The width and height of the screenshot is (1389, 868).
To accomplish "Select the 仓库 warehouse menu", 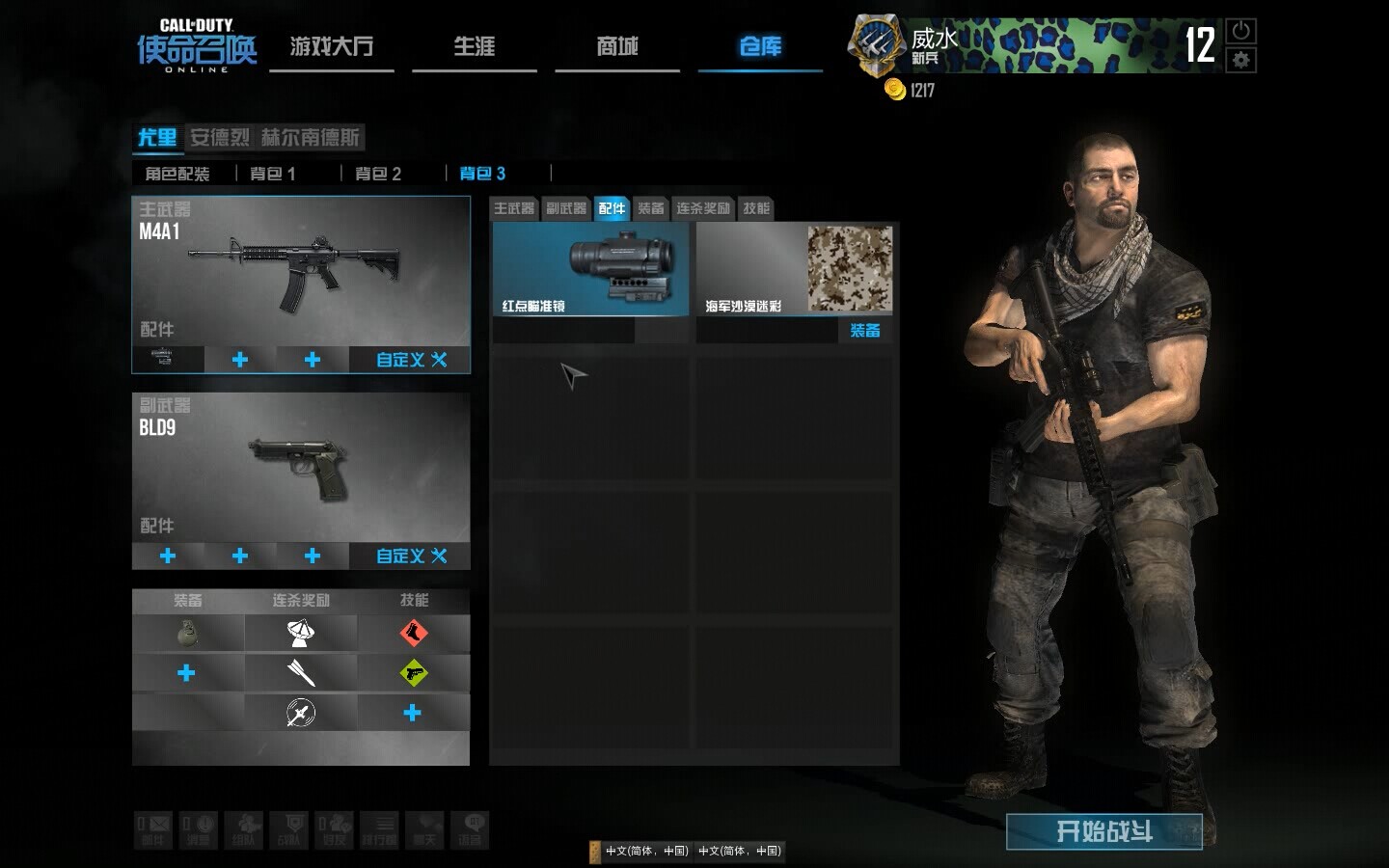I will (760, 46).
